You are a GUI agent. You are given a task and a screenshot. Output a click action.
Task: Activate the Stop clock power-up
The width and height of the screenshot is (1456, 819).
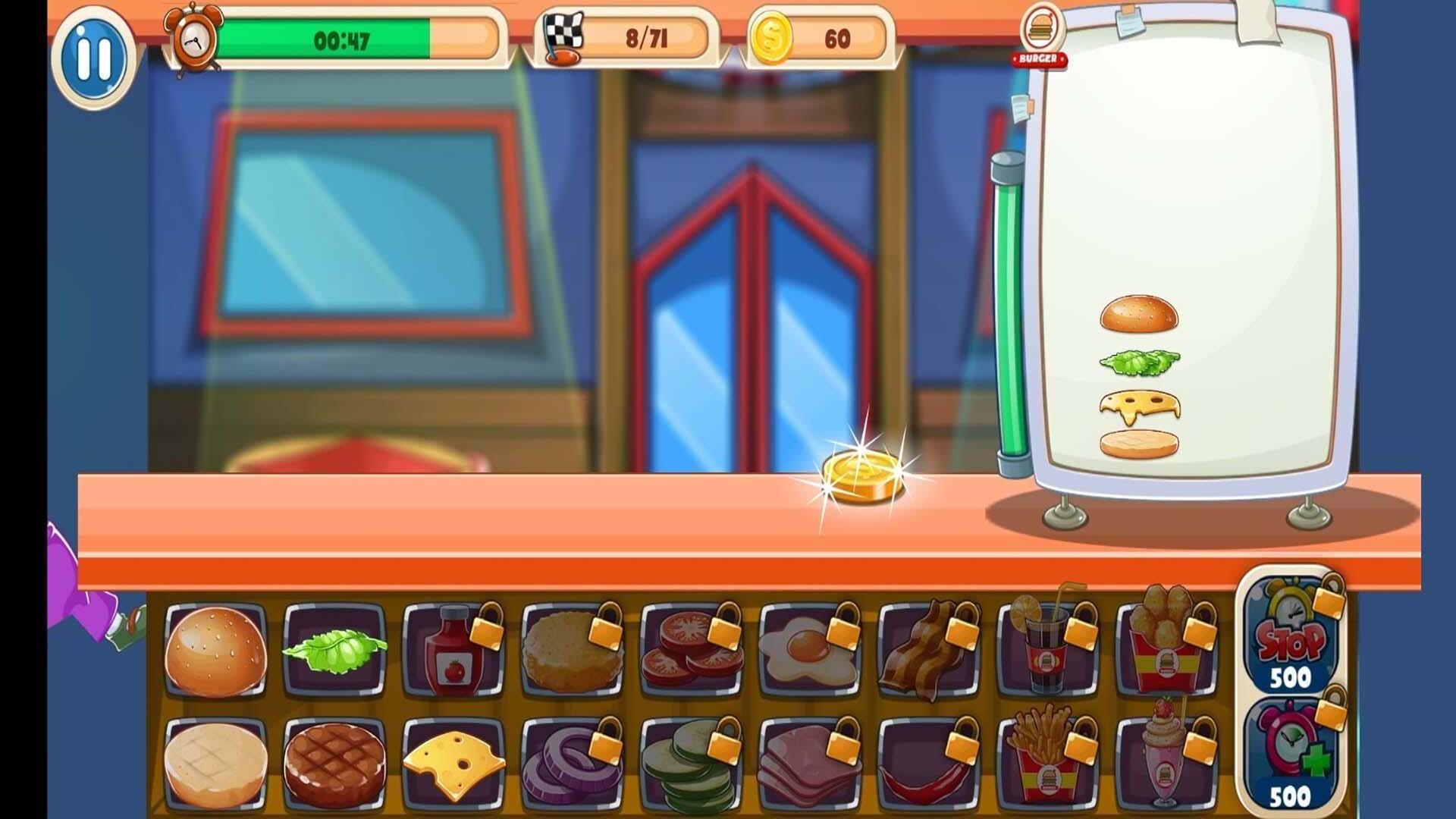coord(1291,639)
